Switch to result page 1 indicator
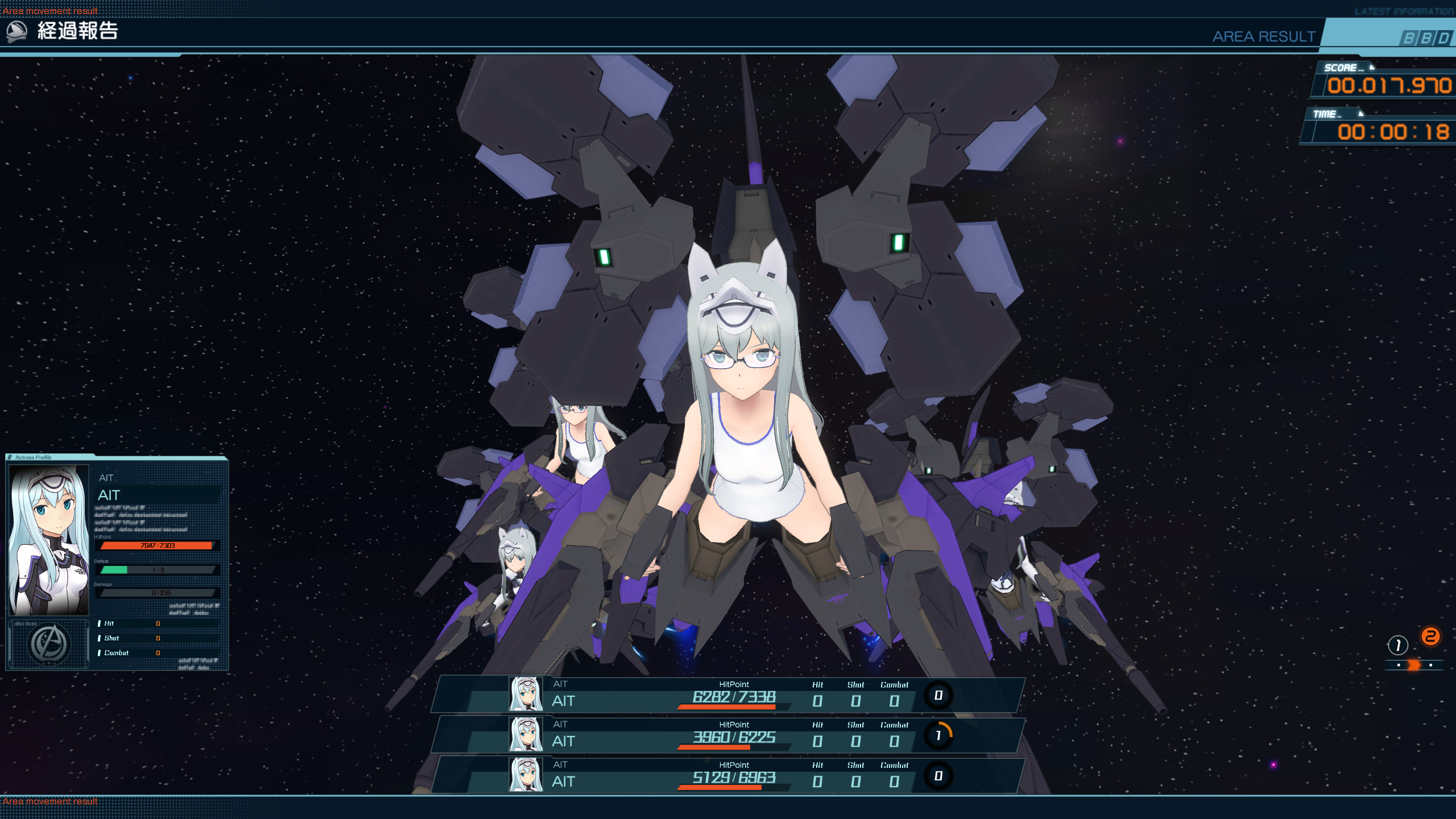The image size is (1456, 819). point(1397,645)
